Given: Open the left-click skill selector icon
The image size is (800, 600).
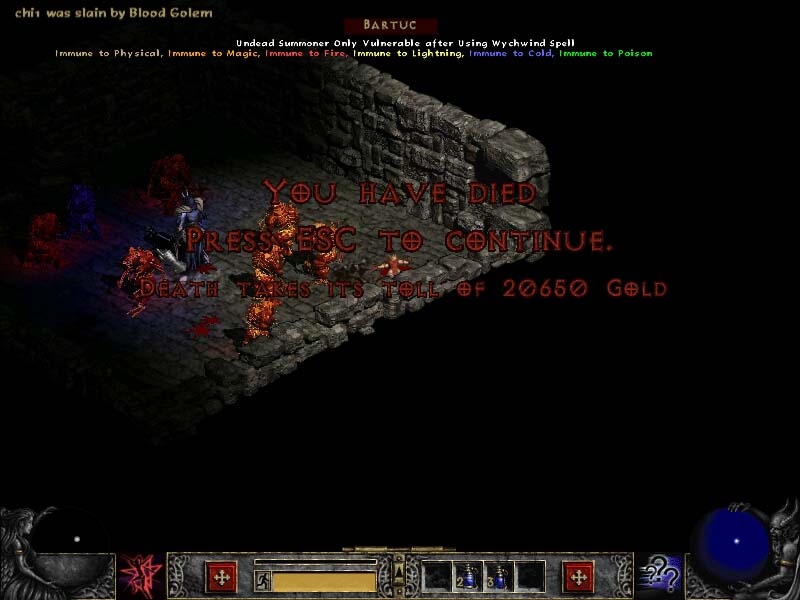Looking at the screenshot, I should (138, 577).
